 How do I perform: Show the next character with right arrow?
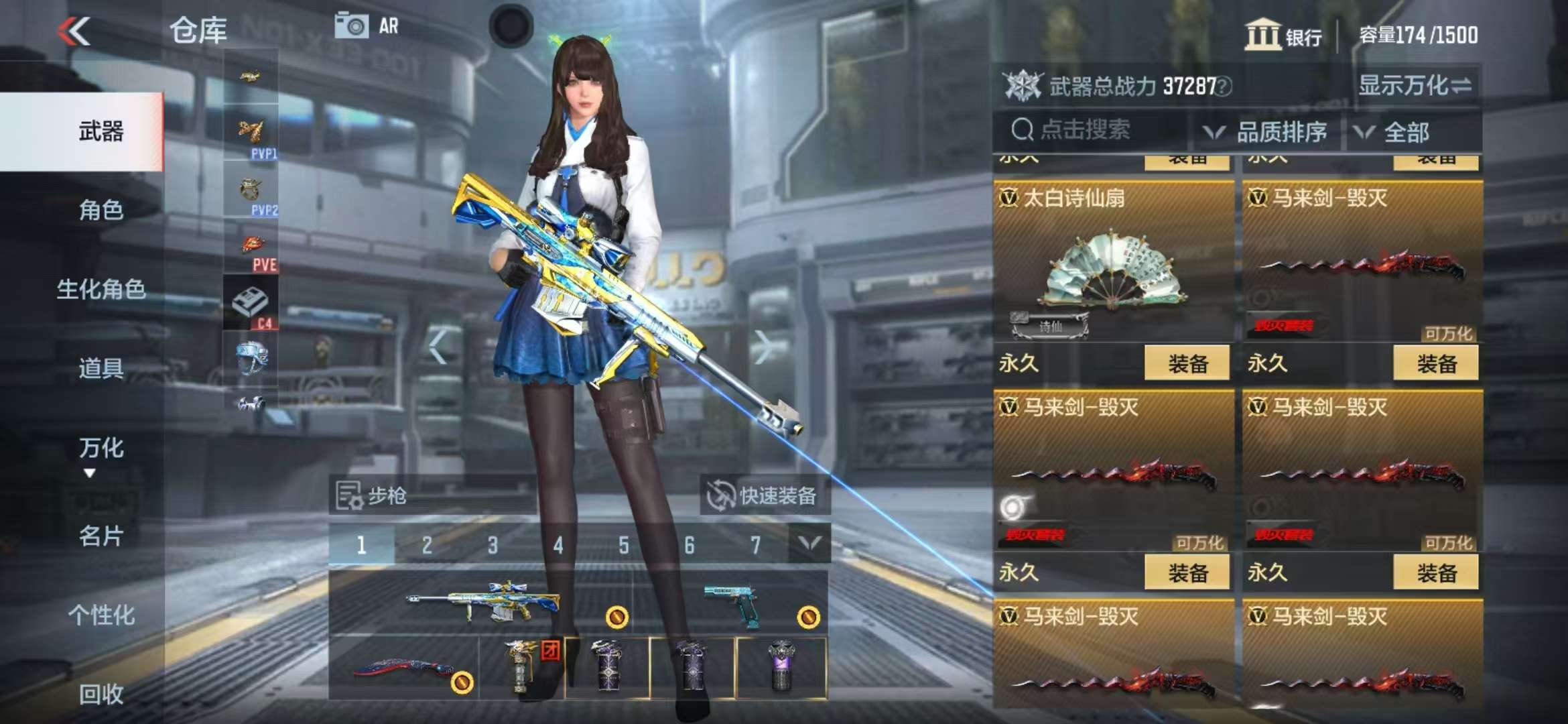point(762,347)
